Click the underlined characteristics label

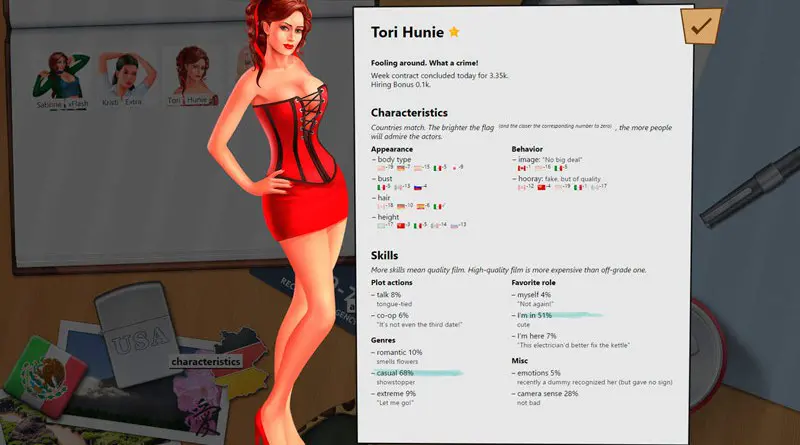point(205,361)
